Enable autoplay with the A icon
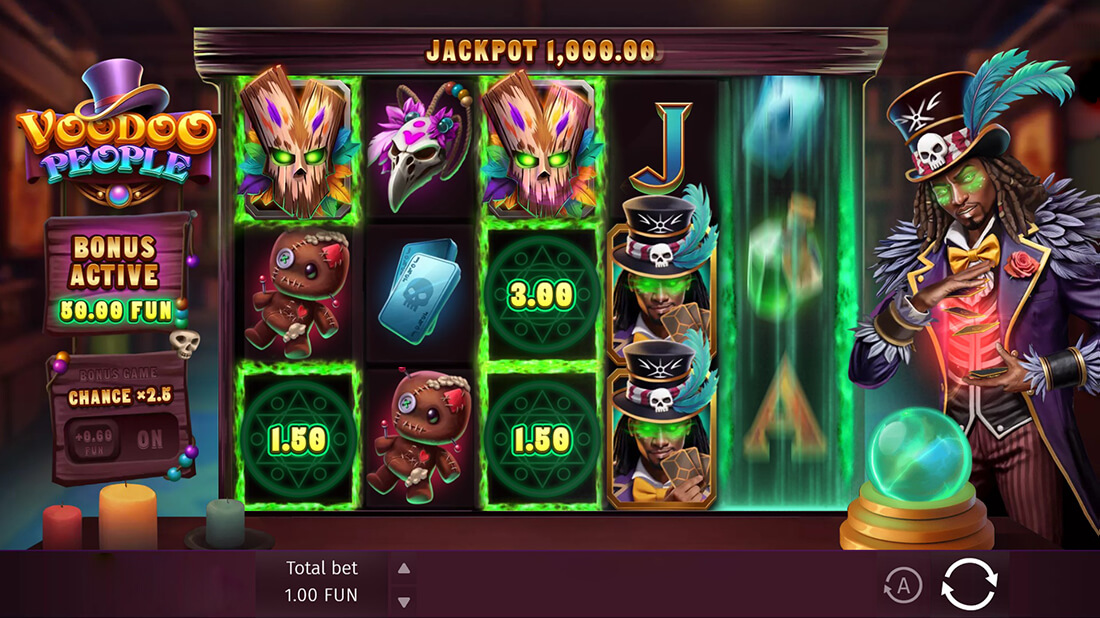The height and width of the screenshot is (618, 1100). pyautogui.click(x=903, y=586)
